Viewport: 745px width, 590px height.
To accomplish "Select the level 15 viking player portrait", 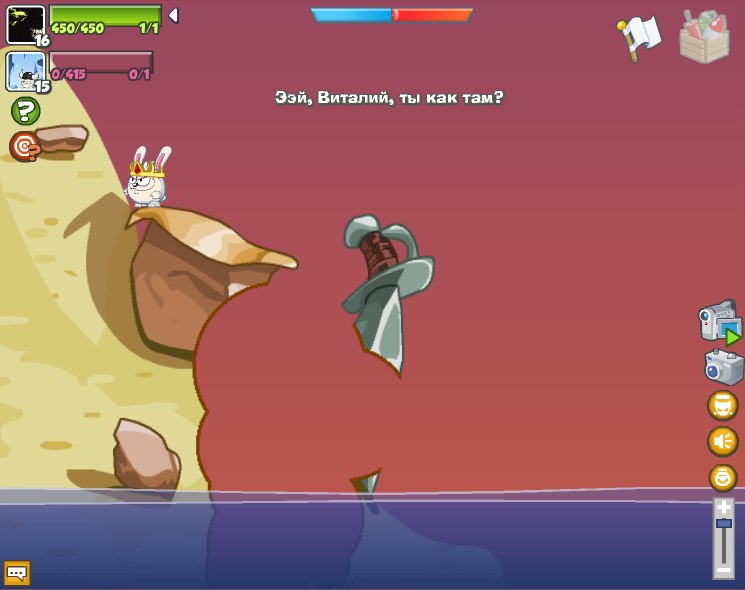I will click(25, 71).
